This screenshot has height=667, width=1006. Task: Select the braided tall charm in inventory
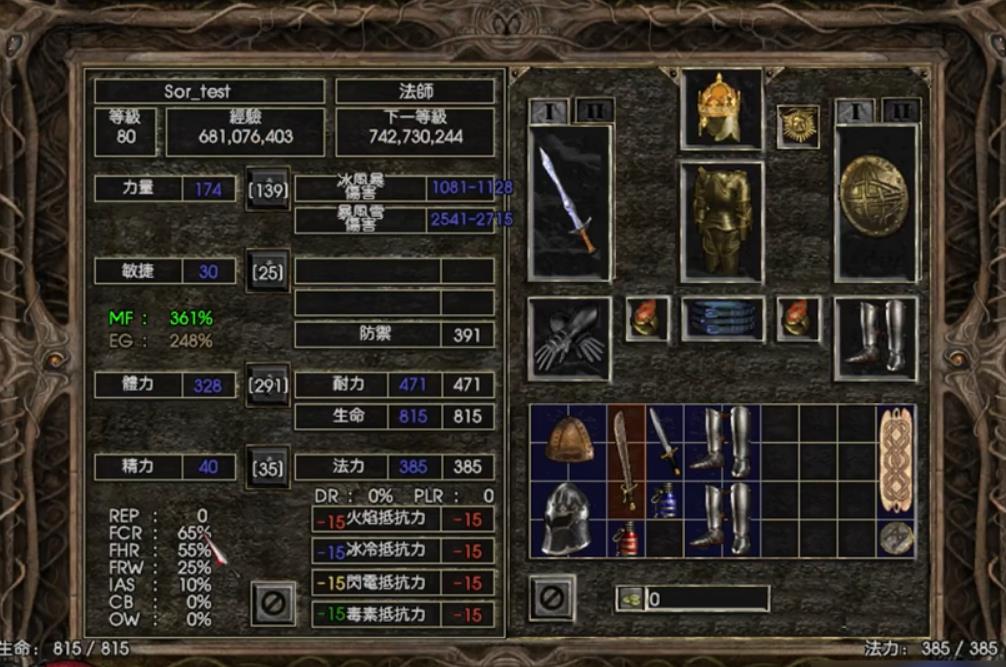click(x=896, y=461)
